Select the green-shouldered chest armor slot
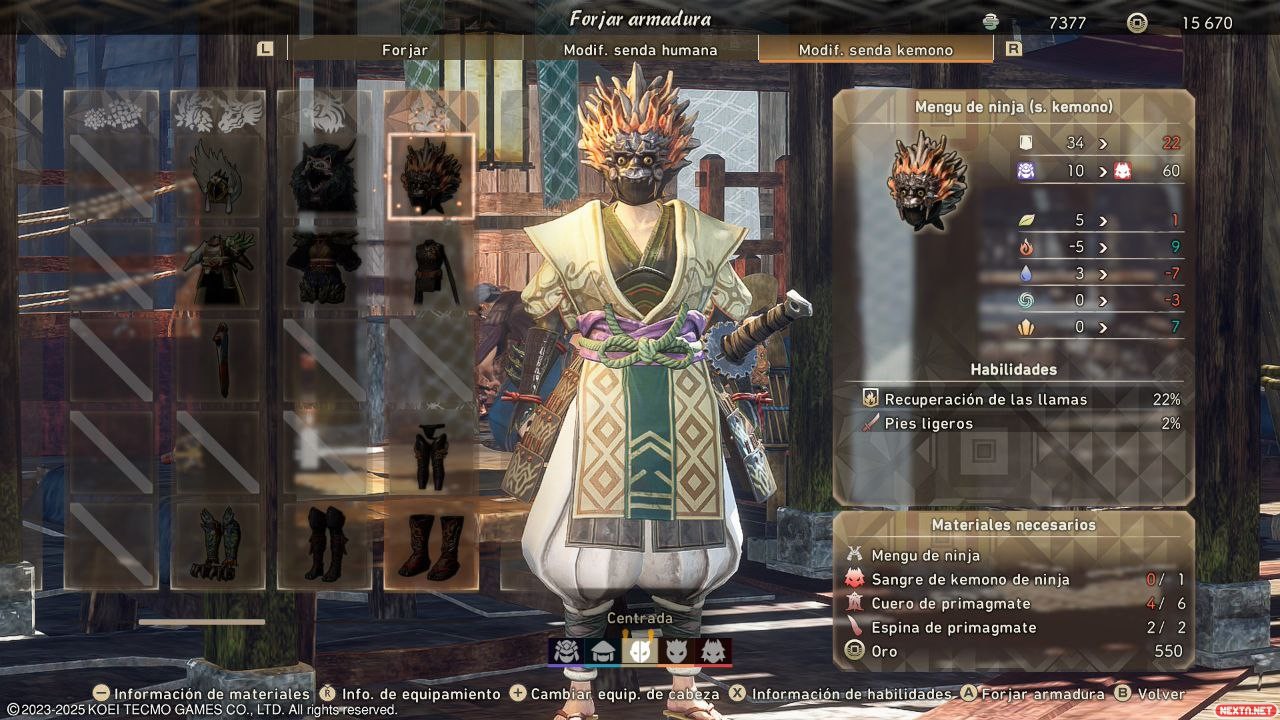Viewport: 1280px width, 720px height. [x=217, y=268]
